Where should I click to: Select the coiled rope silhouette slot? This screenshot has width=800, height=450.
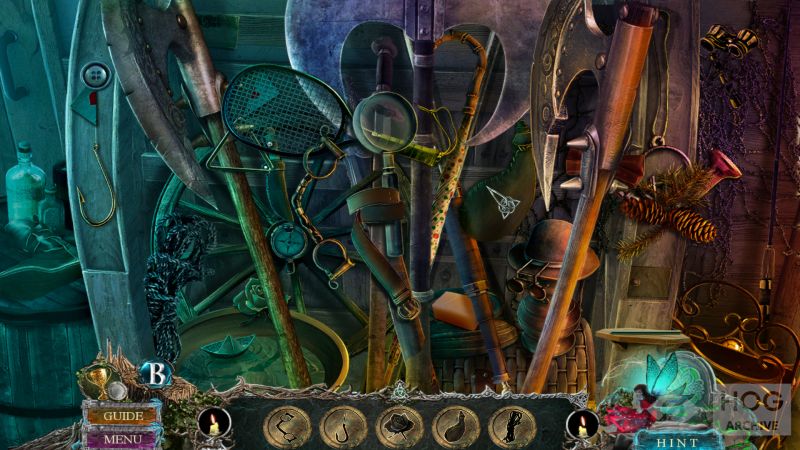coord(513,427)
